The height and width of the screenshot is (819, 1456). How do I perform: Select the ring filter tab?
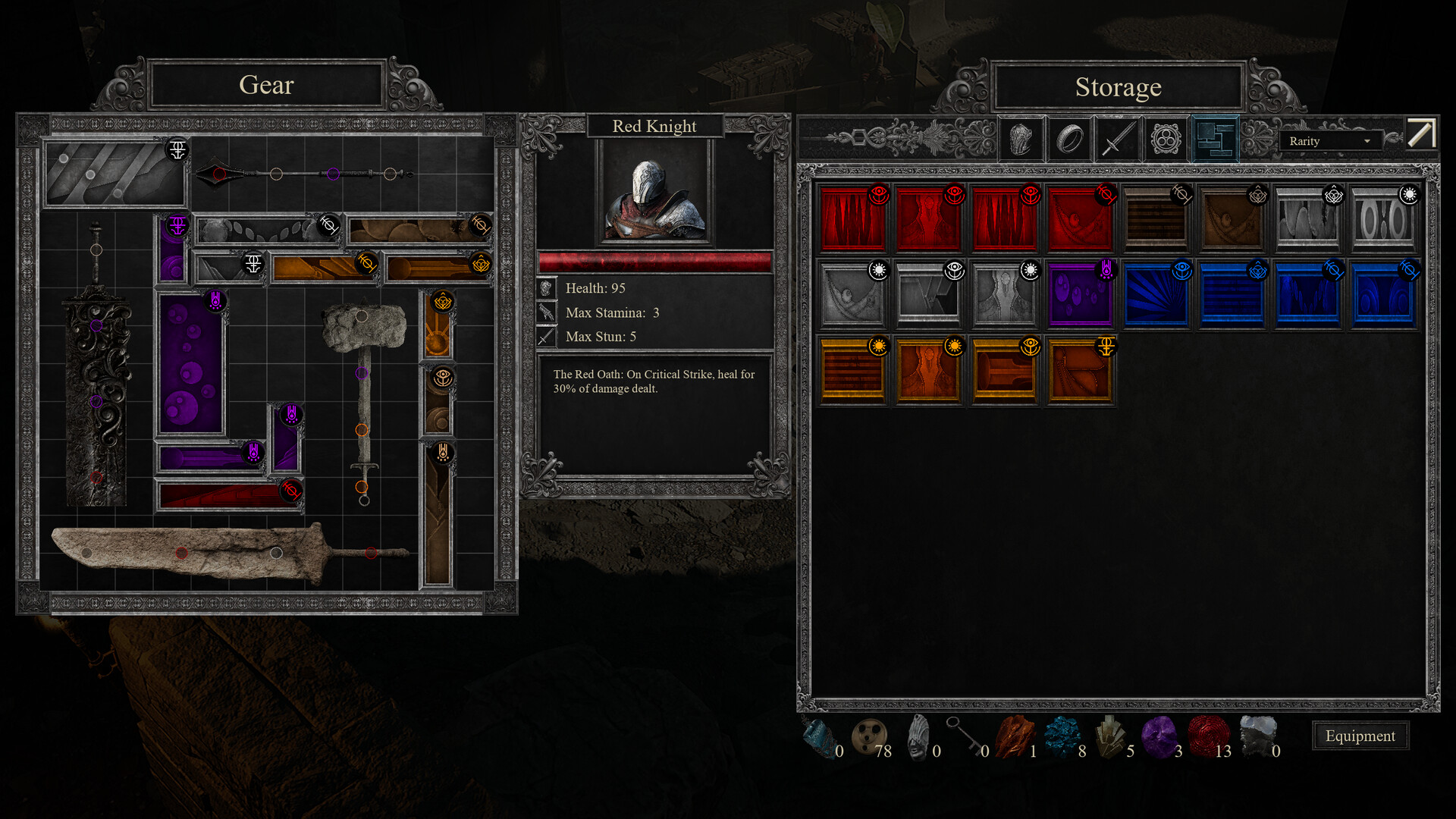pos(1069,140)
